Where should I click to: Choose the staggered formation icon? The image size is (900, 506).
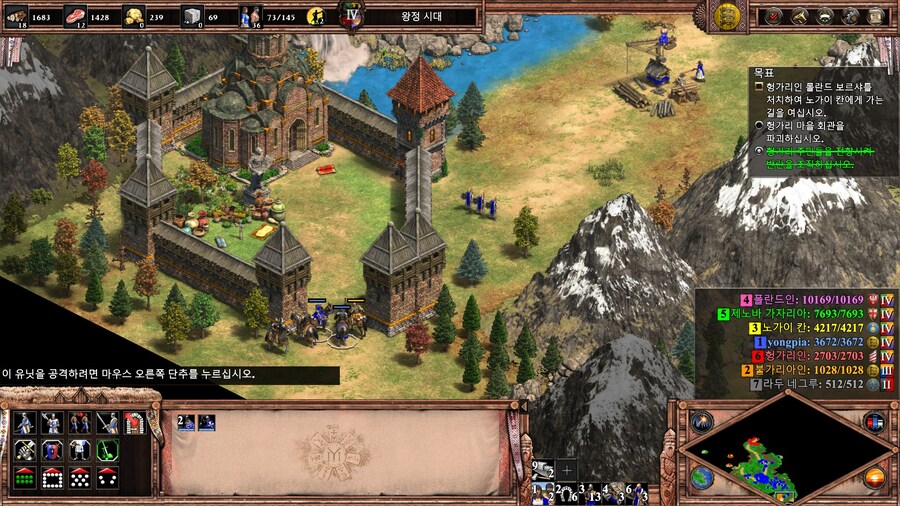pos(81,477)
